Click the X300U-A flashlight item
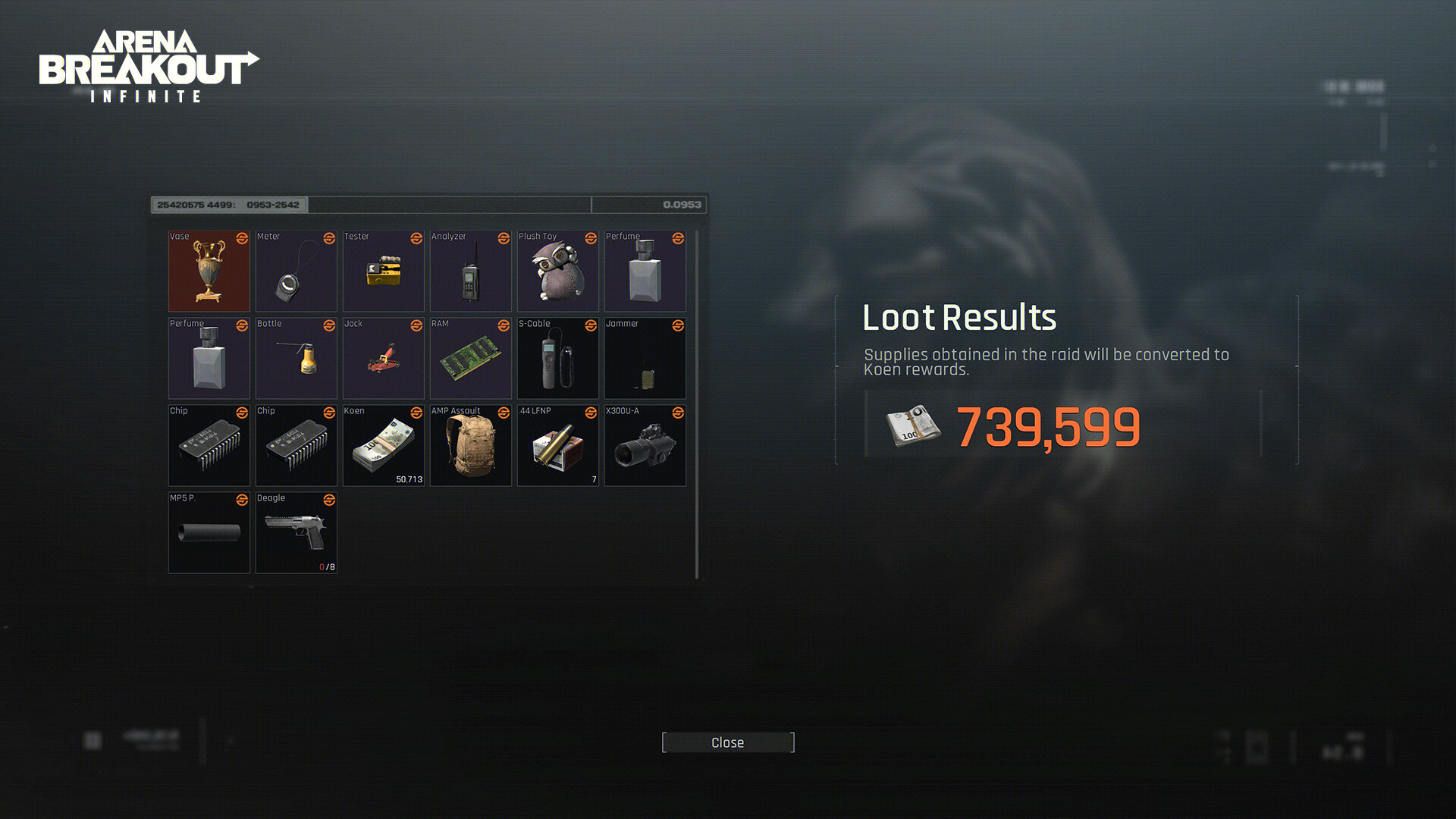 [645, 446]
